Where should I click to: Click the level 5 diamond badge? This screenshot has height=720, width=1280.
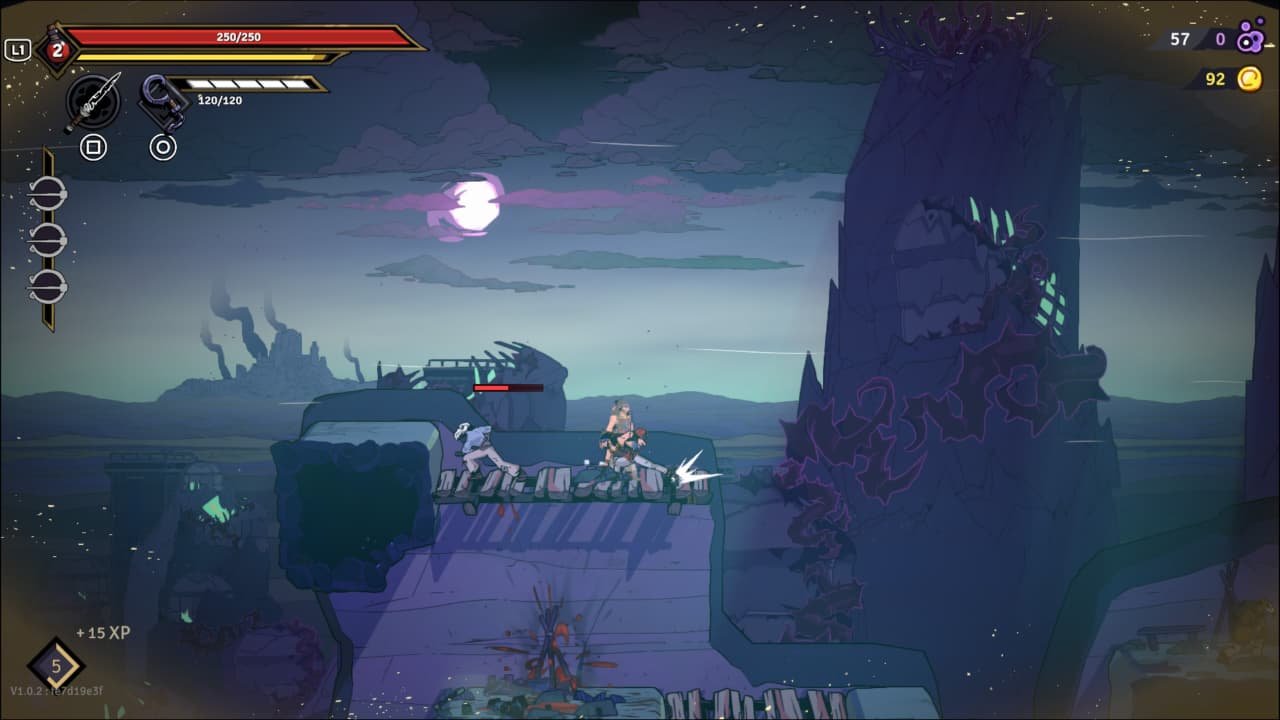click(56, 666)
